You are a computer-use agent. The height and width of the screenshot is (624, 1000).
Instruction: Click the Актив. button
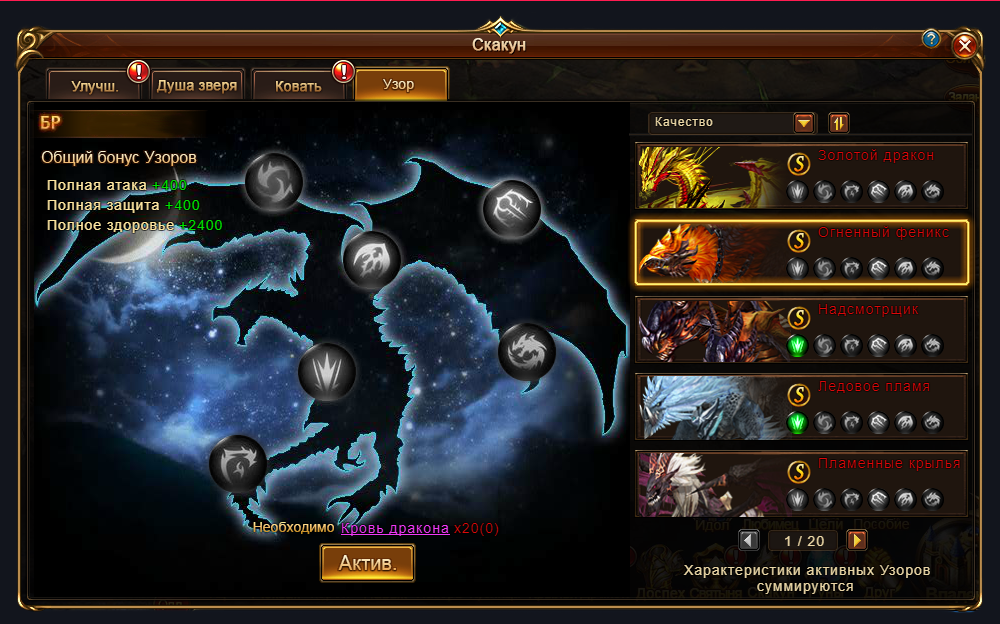pos(367,563)
